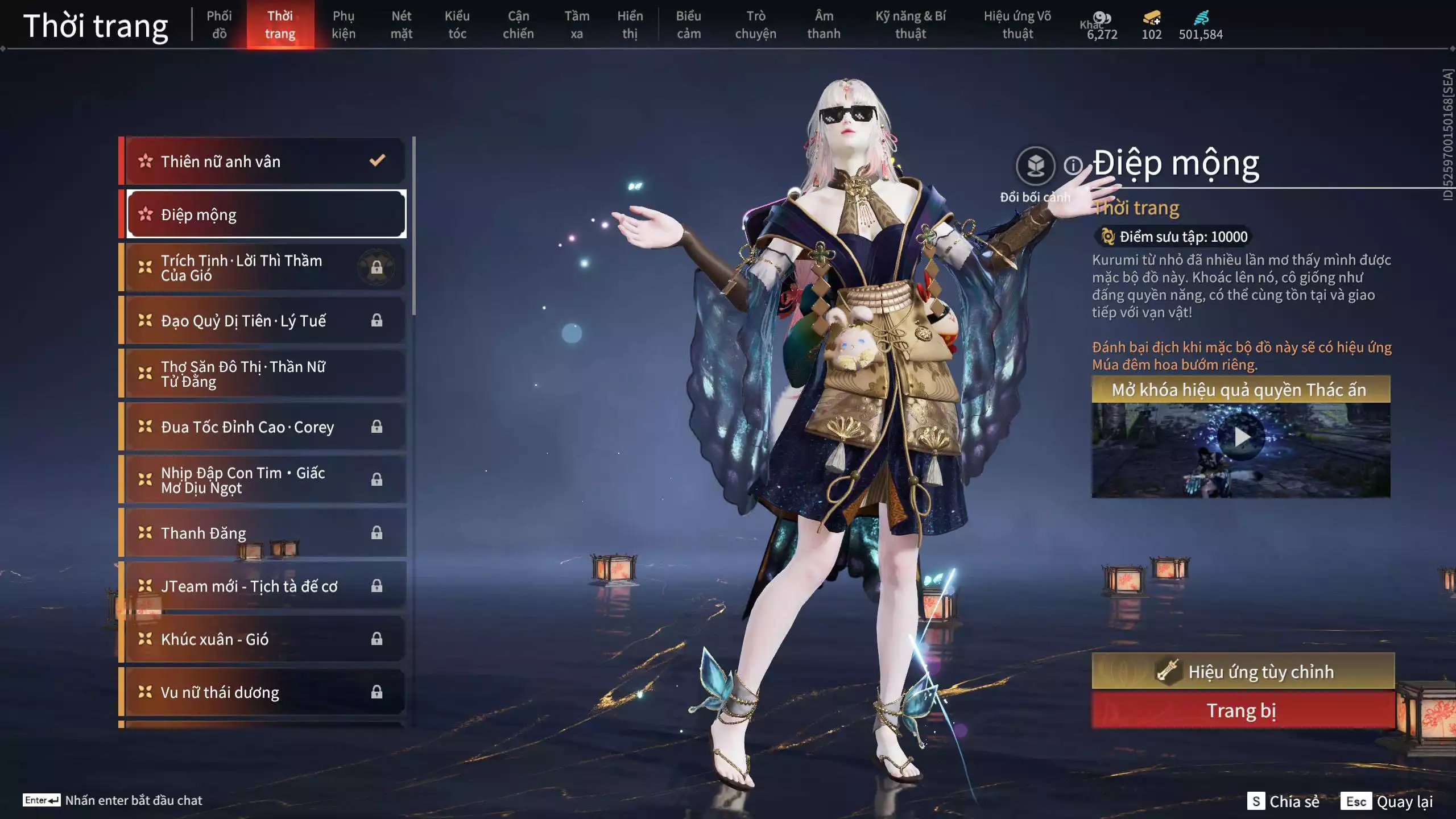Switch to the Biểu cảm tab
The height and width of the screenshot is (819, 1456).
point(688,25)
